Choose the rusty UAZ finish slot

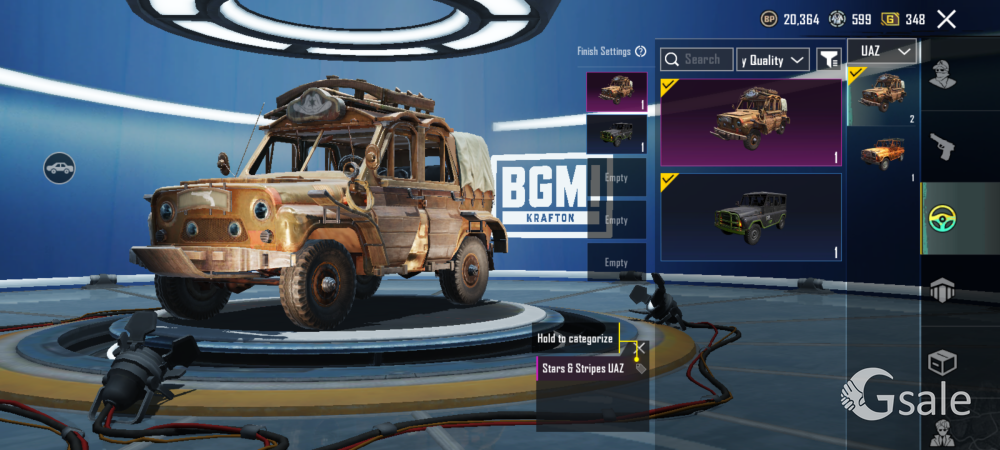[x=616, y=91]
